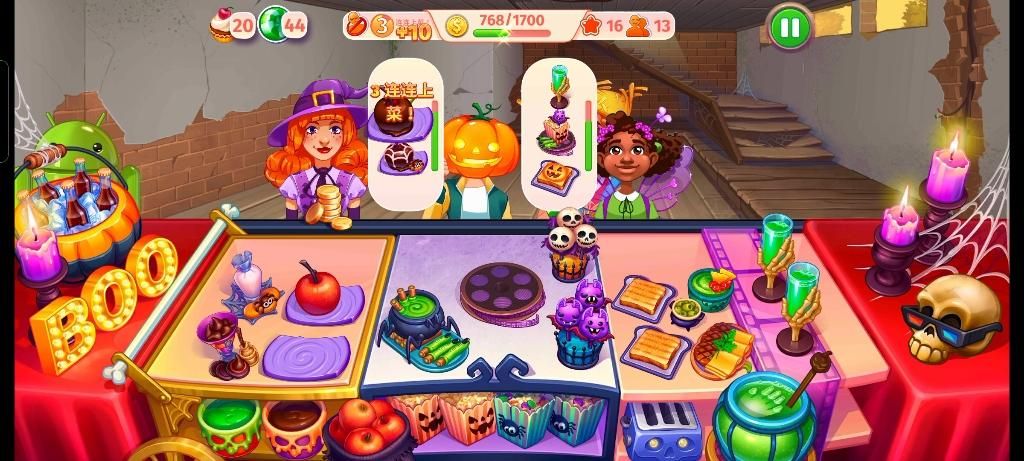The image size is (1024, 461).
Task: Tap the soda bottle ice bucket
Action: click(x=82, y=215)
